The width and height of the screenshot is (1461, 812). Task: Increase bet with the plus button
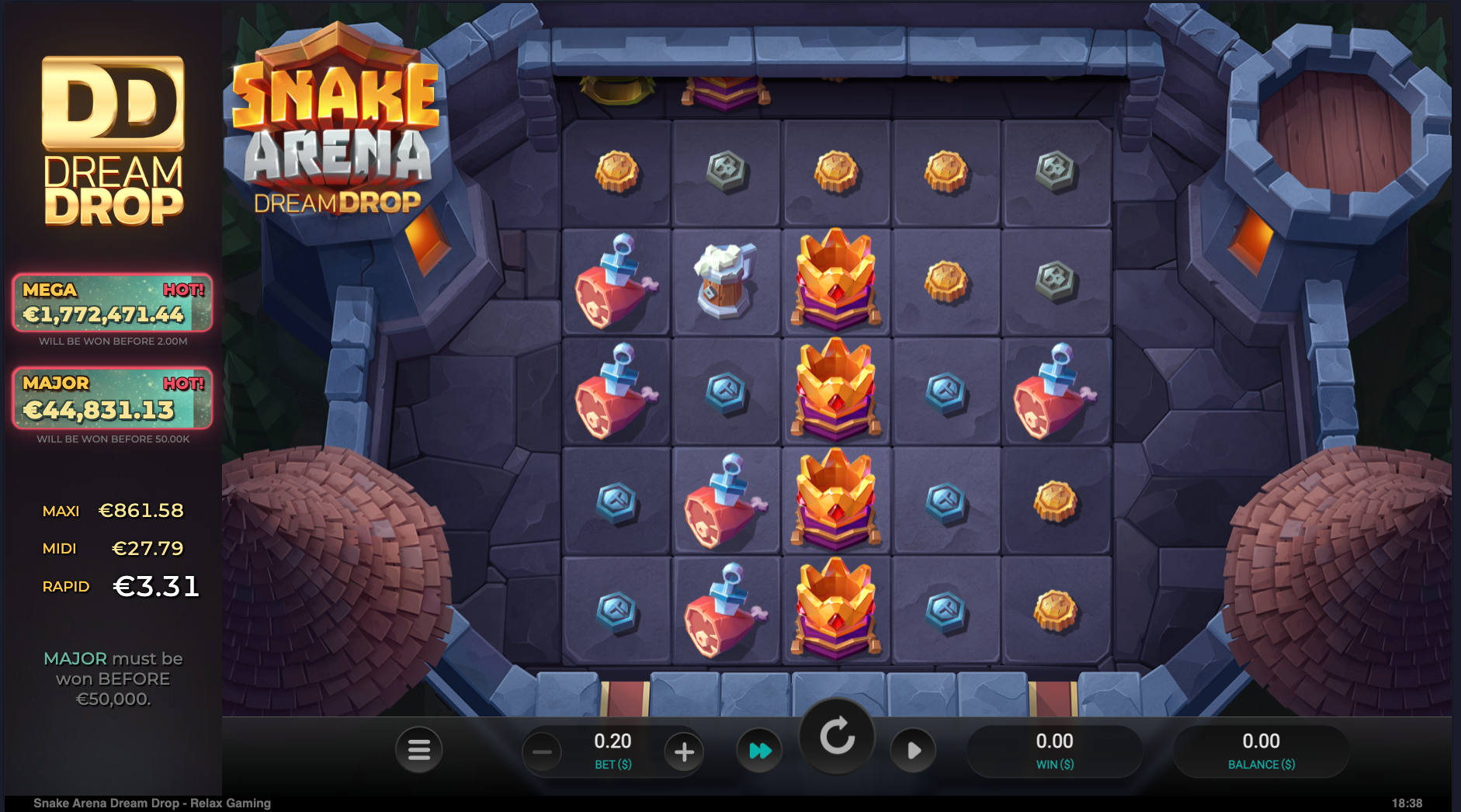point(683,750)
